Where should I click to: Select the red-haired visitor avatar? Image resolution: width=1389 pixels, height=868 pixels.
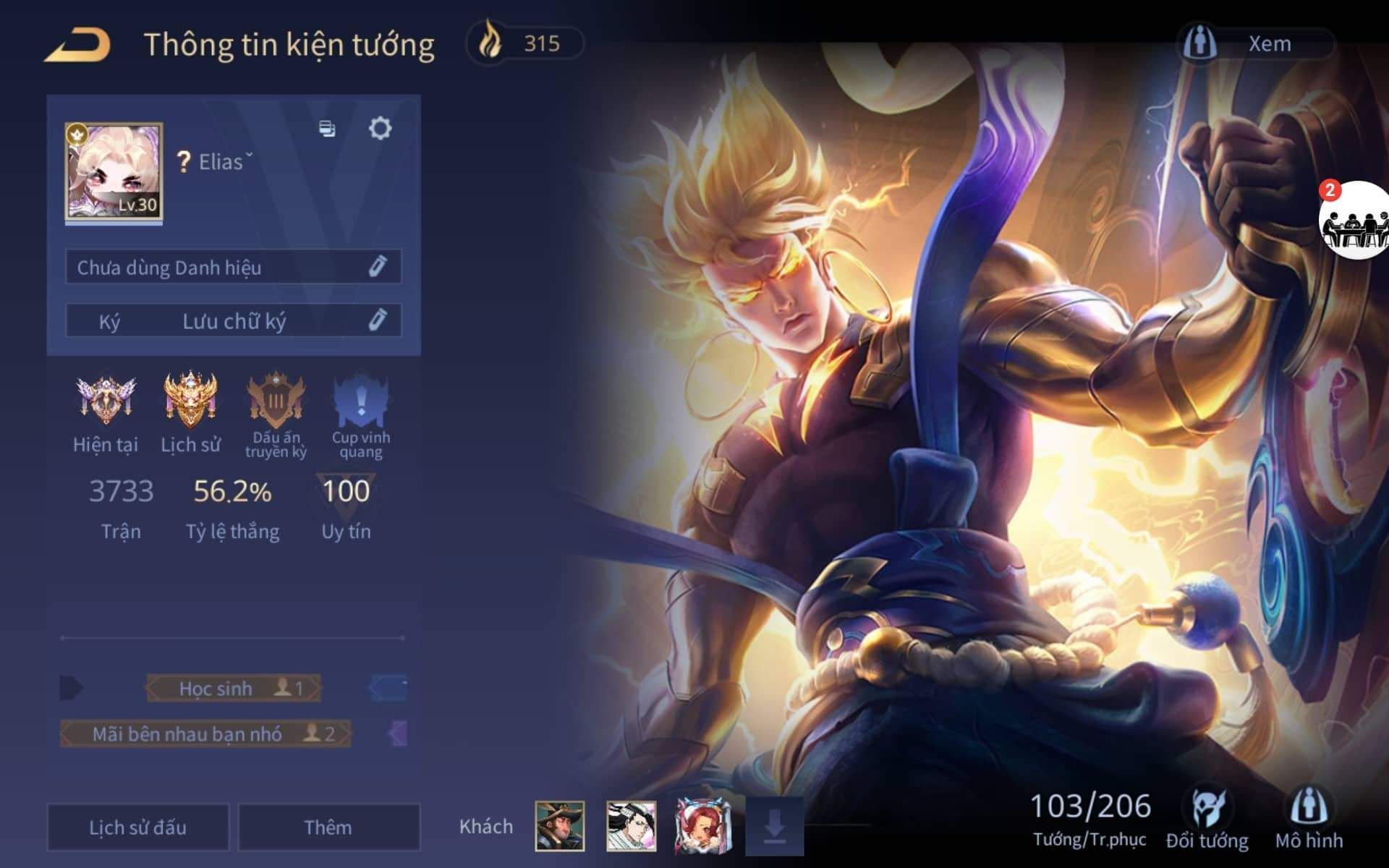click(700, 826)
